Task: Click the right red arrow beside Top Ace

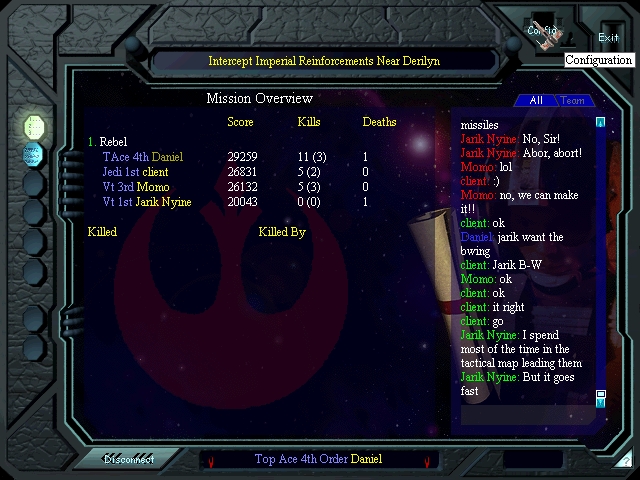Action: pyautogui.click(x=427, y=461)
